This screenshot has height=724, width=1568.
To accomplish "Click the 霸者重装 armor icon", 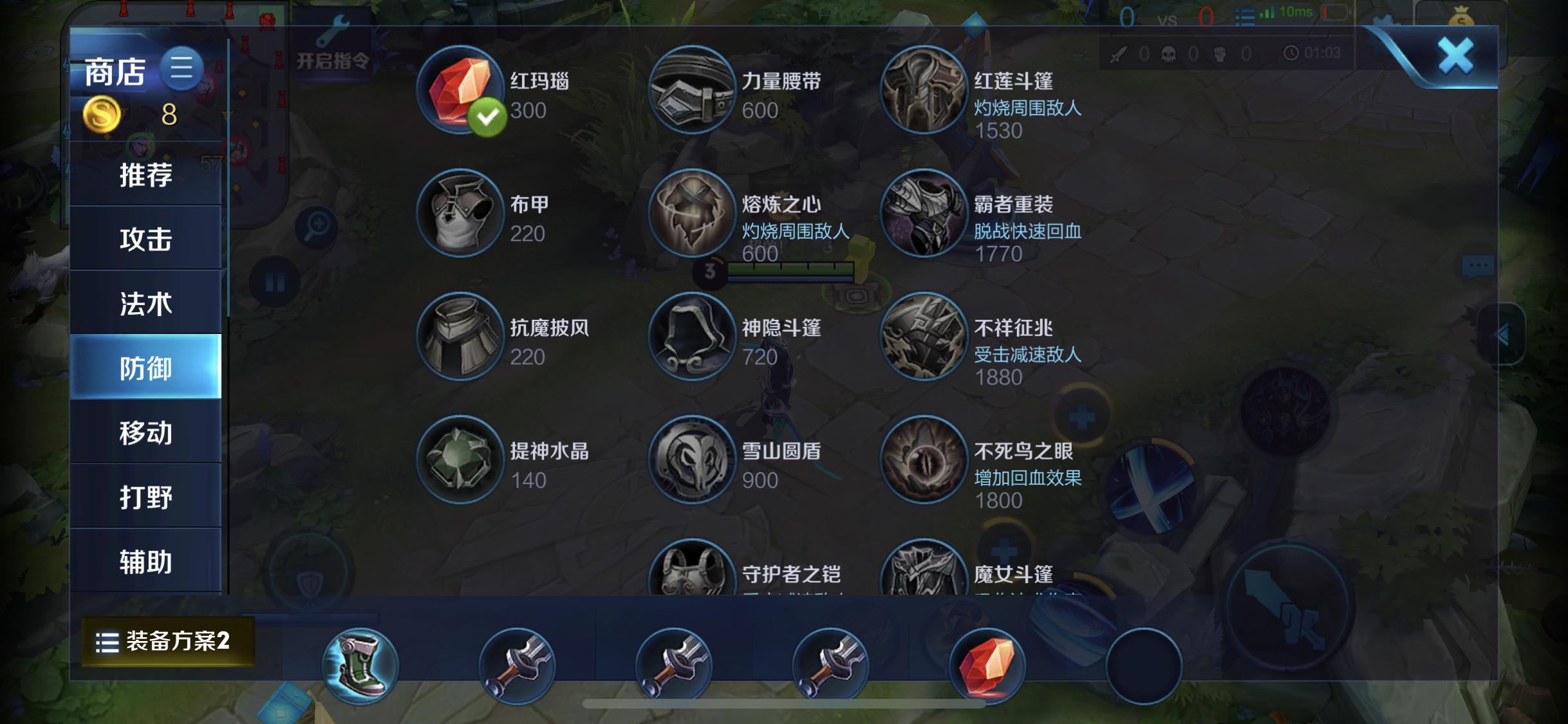I will pyautogui.click(x=923, y=214).
